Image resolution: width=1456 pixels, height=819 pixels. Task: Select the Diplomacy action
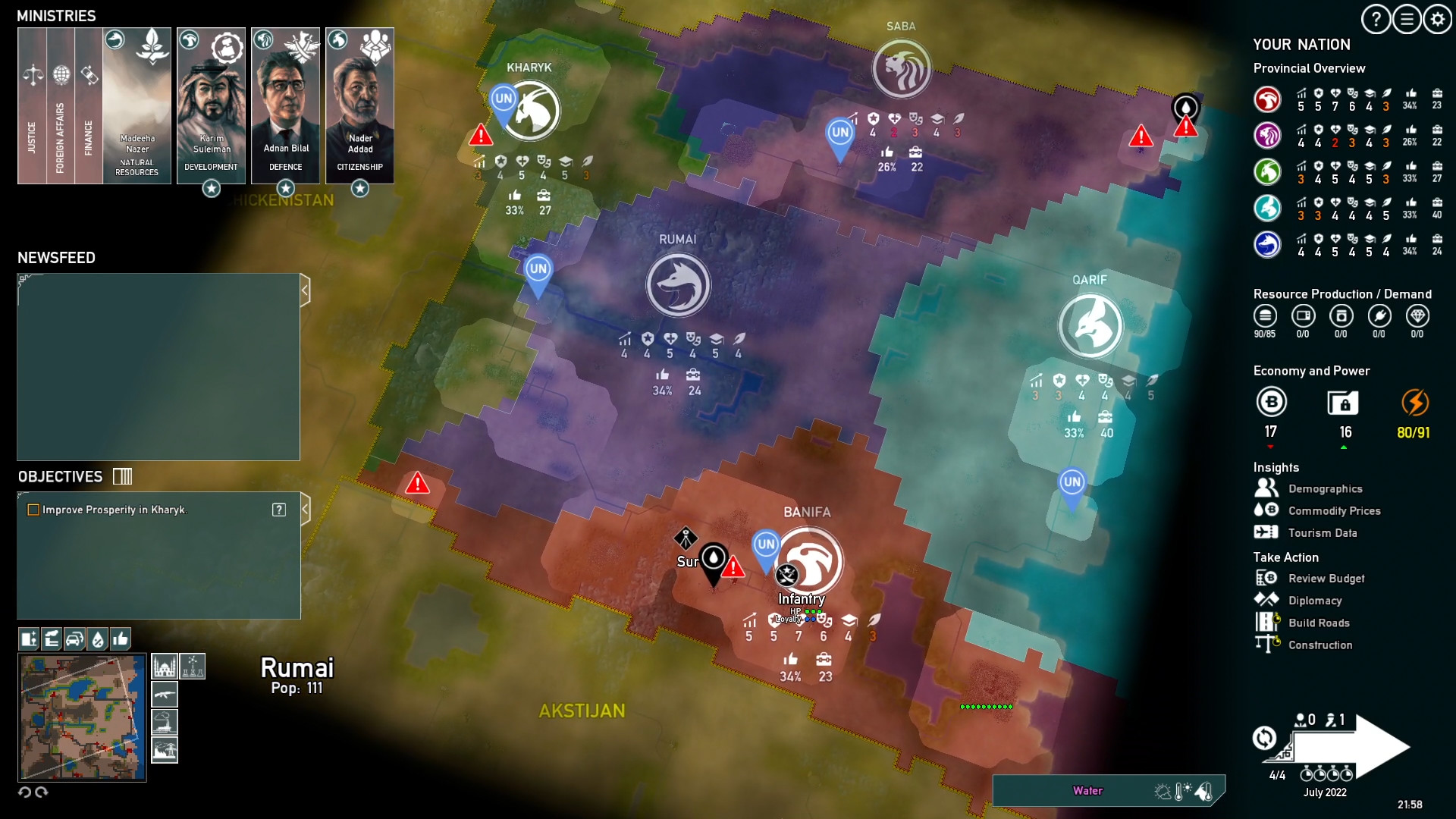[1316, 601]
